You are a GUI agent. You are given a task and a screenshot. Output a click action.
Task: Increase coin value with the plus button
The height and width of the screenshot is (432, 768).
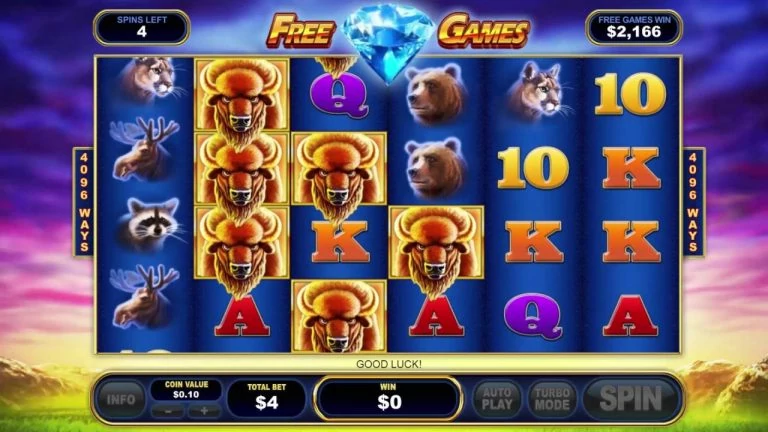pos(203,410)
